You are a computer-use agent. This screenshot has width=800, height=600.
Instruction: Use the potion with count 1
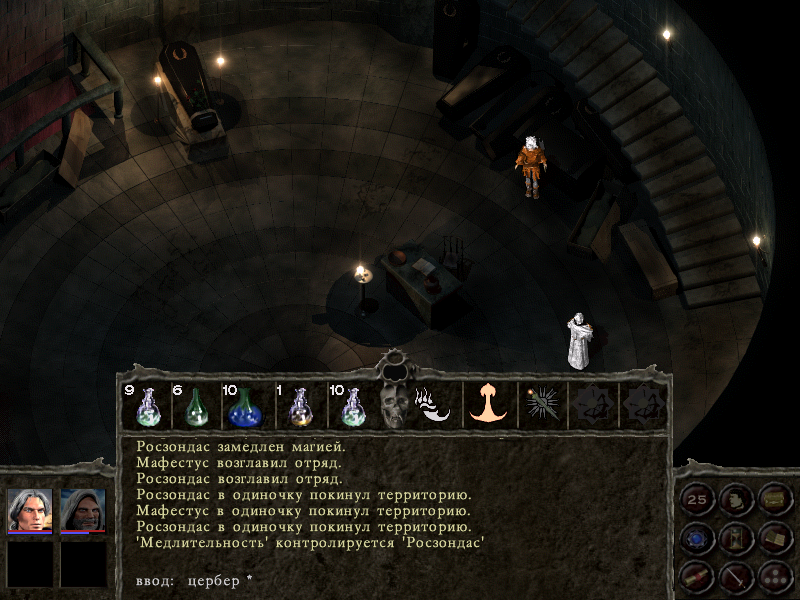pyautogui.click(x=297, y=405)
